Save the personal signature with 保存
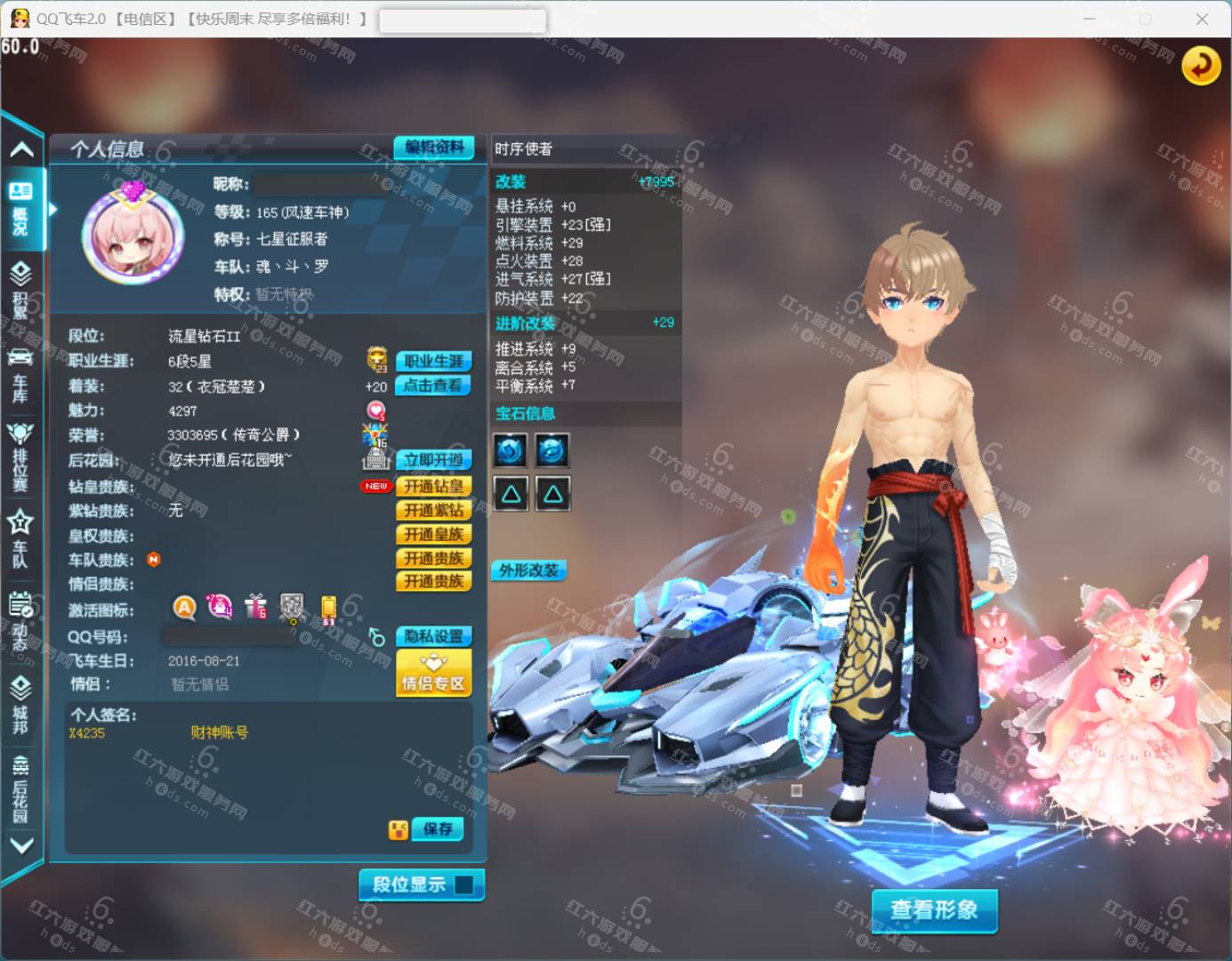1232x961 pixels. [438, 829]
